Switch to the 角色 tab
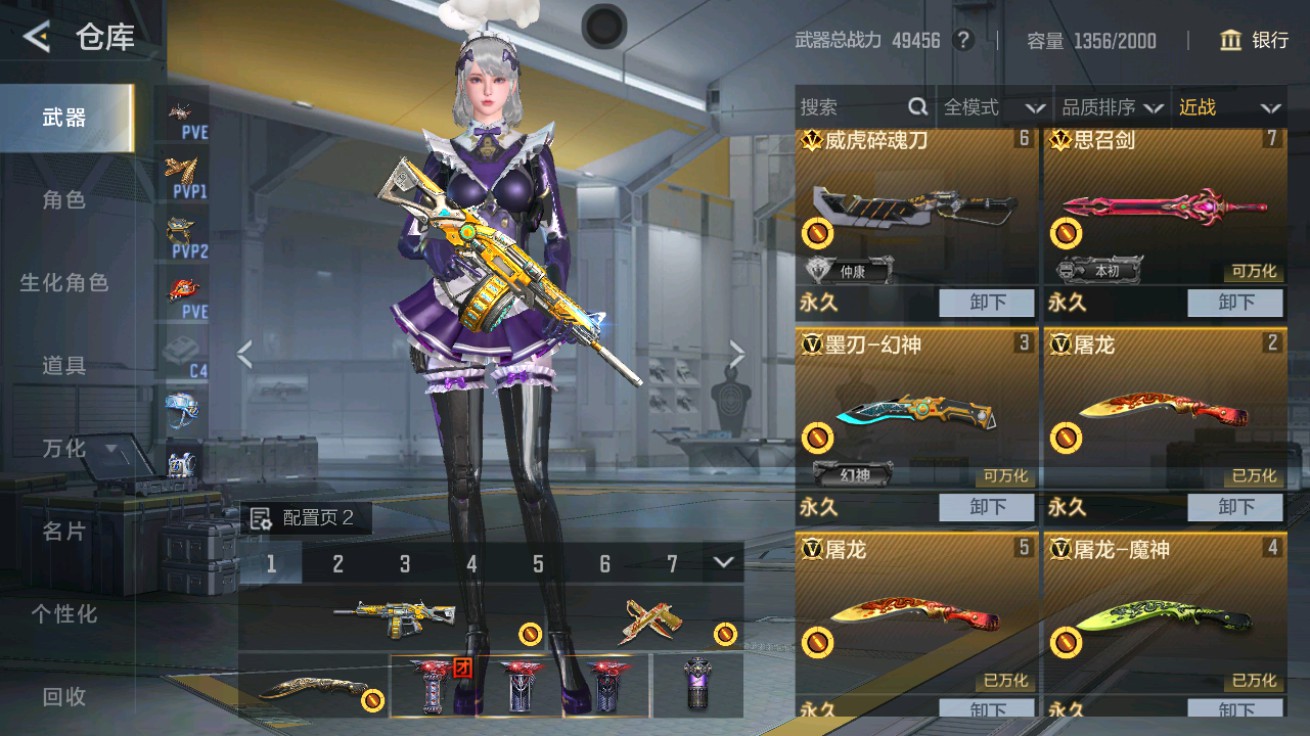Screen dimensions: 1310x736 63,199
